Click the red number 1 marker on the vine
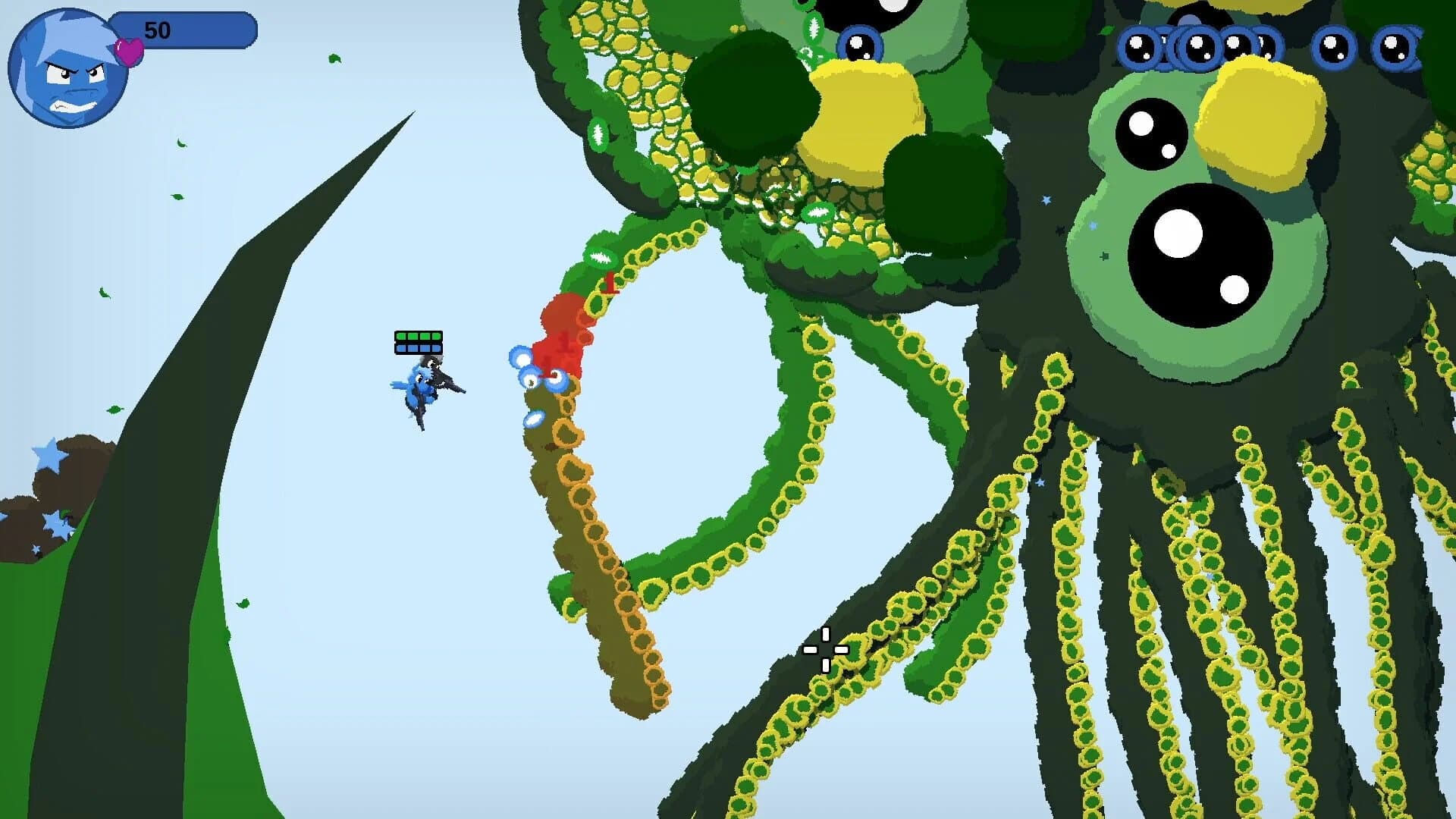 [x=609, y=281]
